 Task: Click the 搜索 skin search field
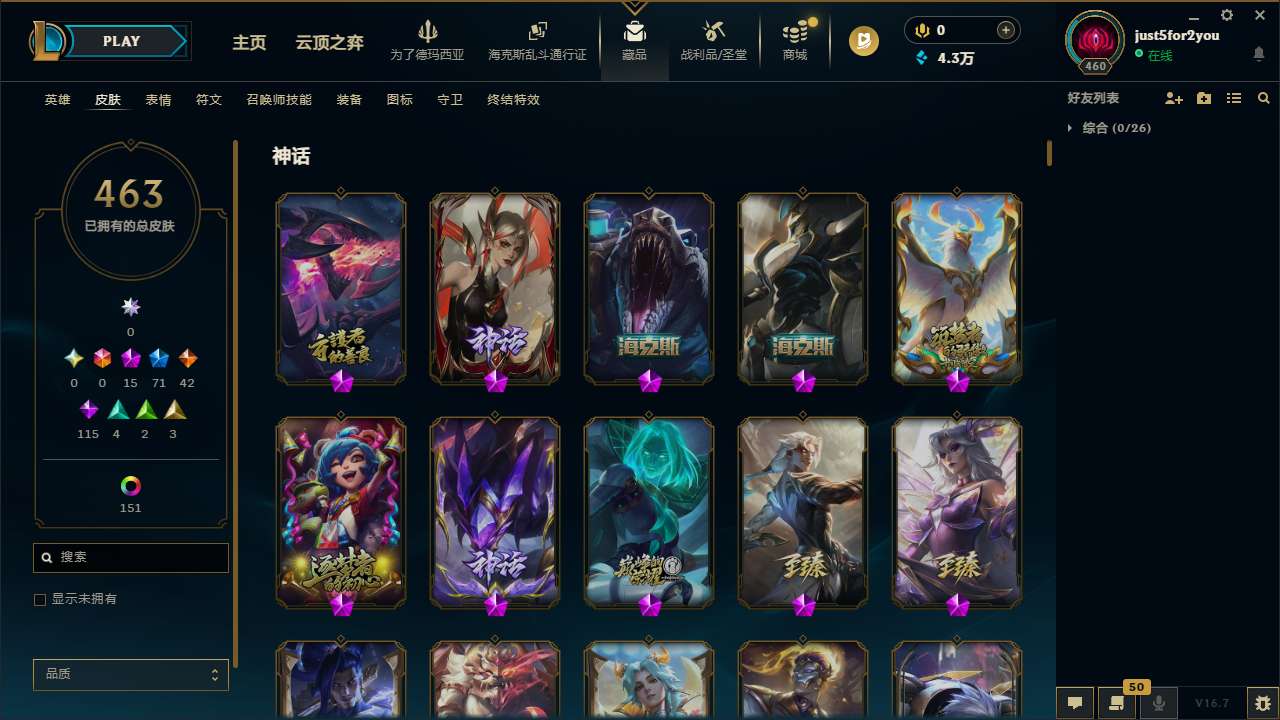(130, 557)
